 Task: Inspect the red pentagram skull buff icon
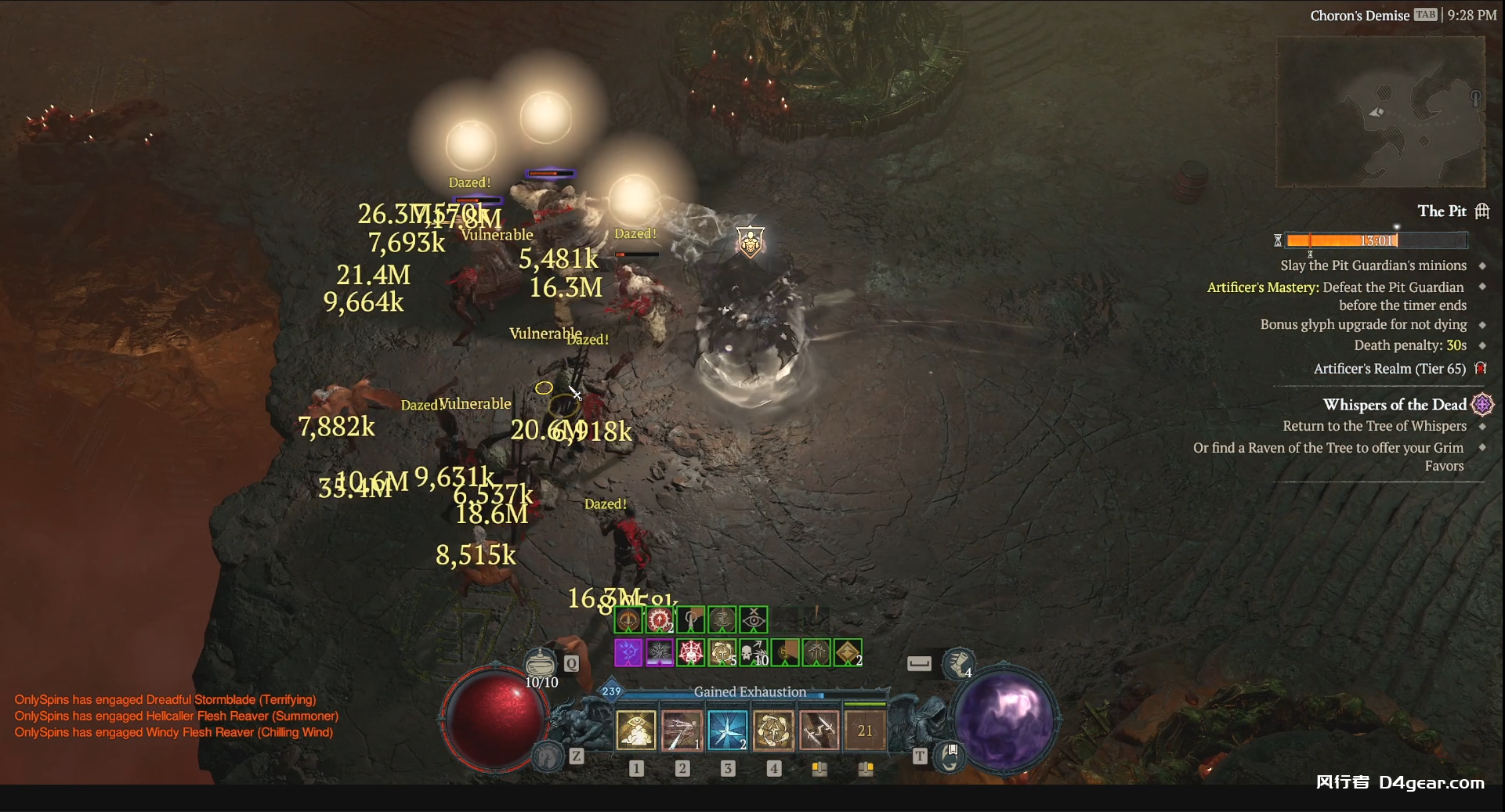[x=691, y=652]
